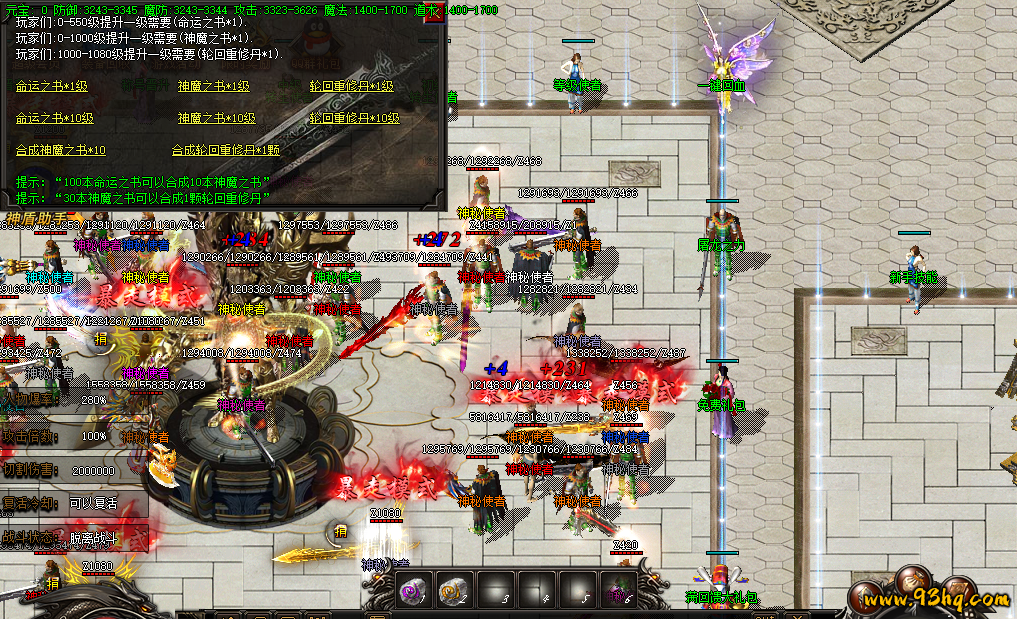Image resolution: width=1017 pixels, height=619 pixels.
Task: Open the 神盾助手 helper label
Action: [38, 218]
